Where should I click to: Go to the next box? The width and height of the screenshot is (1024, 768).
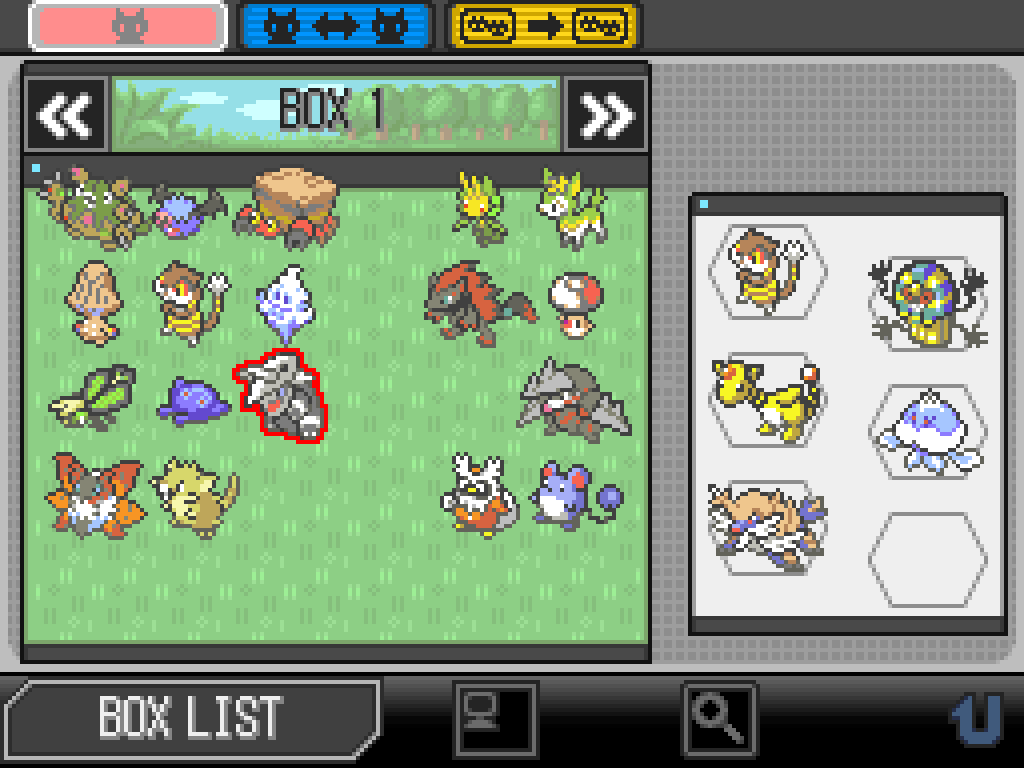coord(606,115)
